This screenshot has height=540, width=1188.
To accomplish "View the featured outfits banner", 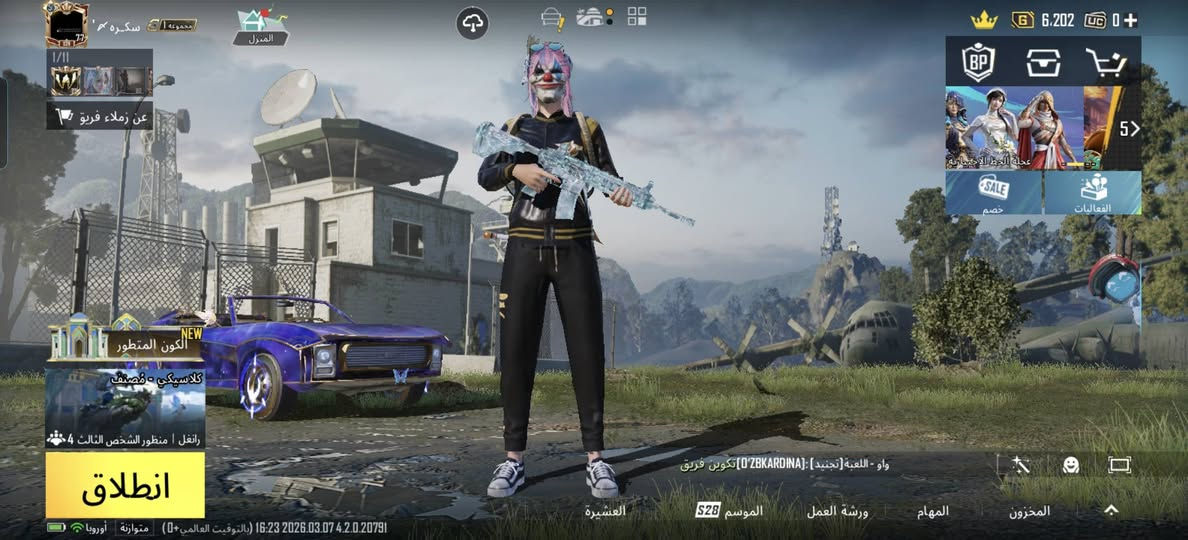I will 1014,128.
